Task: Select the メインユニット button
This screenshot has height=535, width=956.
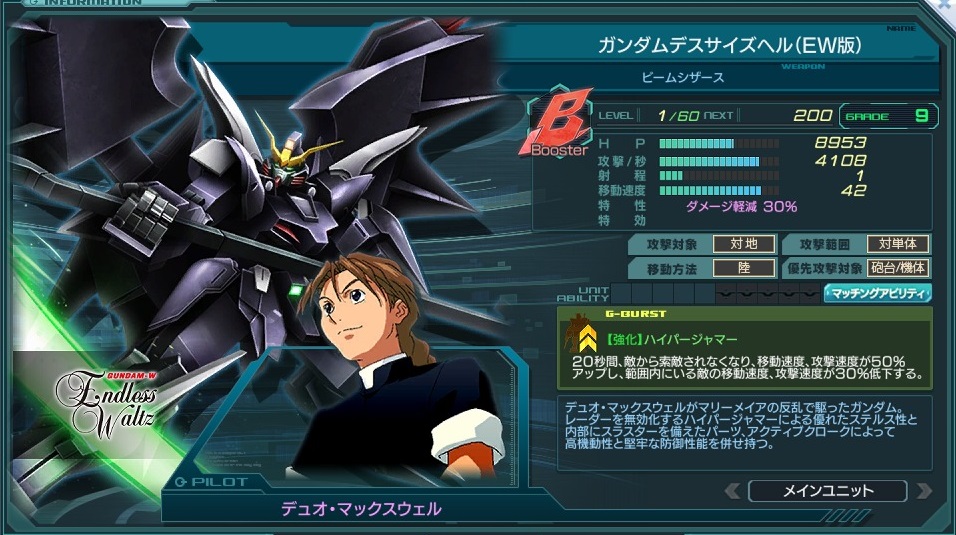Action: pyautogui.click(x=827, y=491)
